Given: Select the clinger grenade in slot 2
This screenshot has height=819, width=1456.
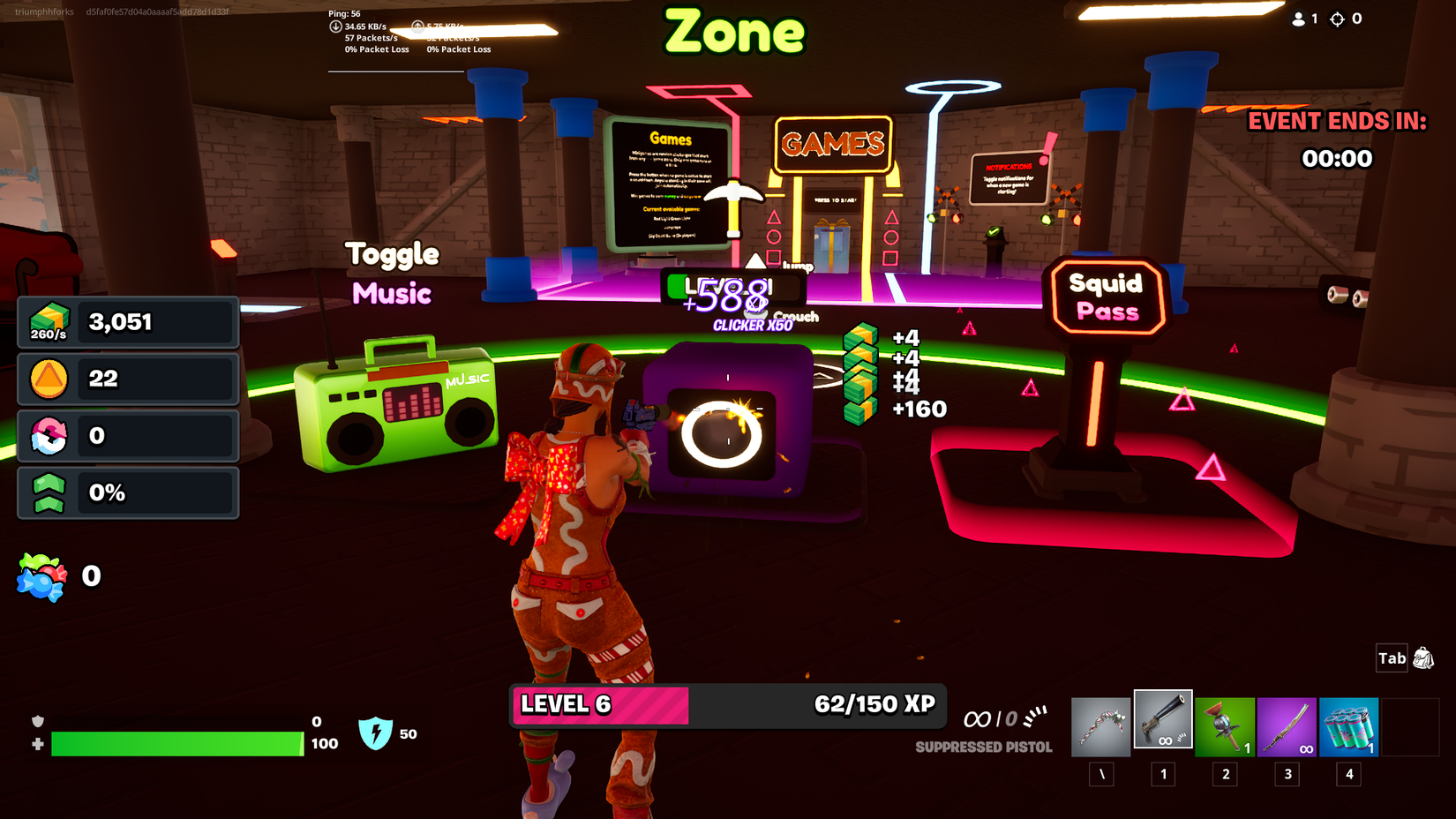Looking at the screenshot, I should click(1225, 724).
